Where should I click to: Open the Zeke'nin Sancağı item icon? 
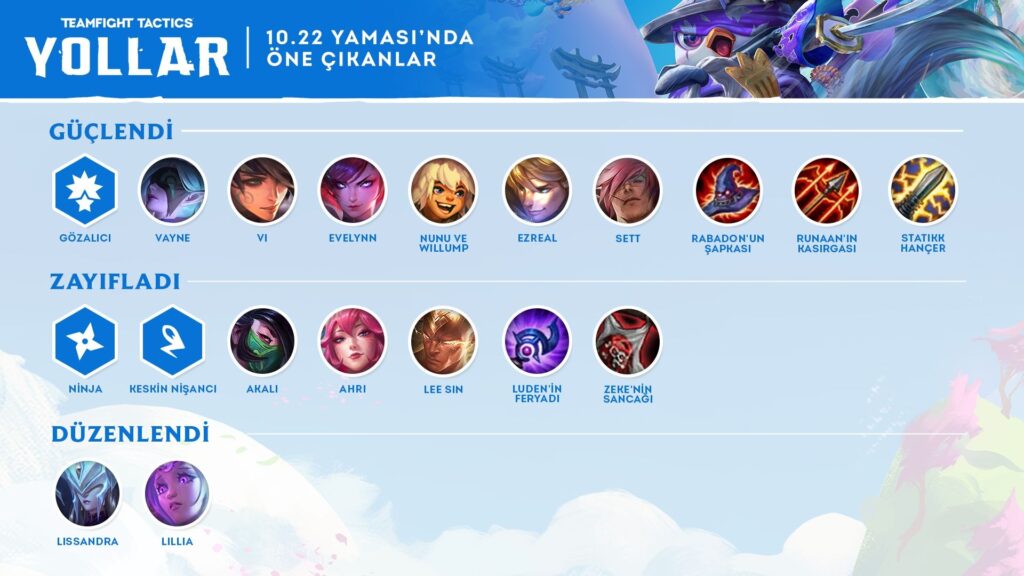point(627,341)
